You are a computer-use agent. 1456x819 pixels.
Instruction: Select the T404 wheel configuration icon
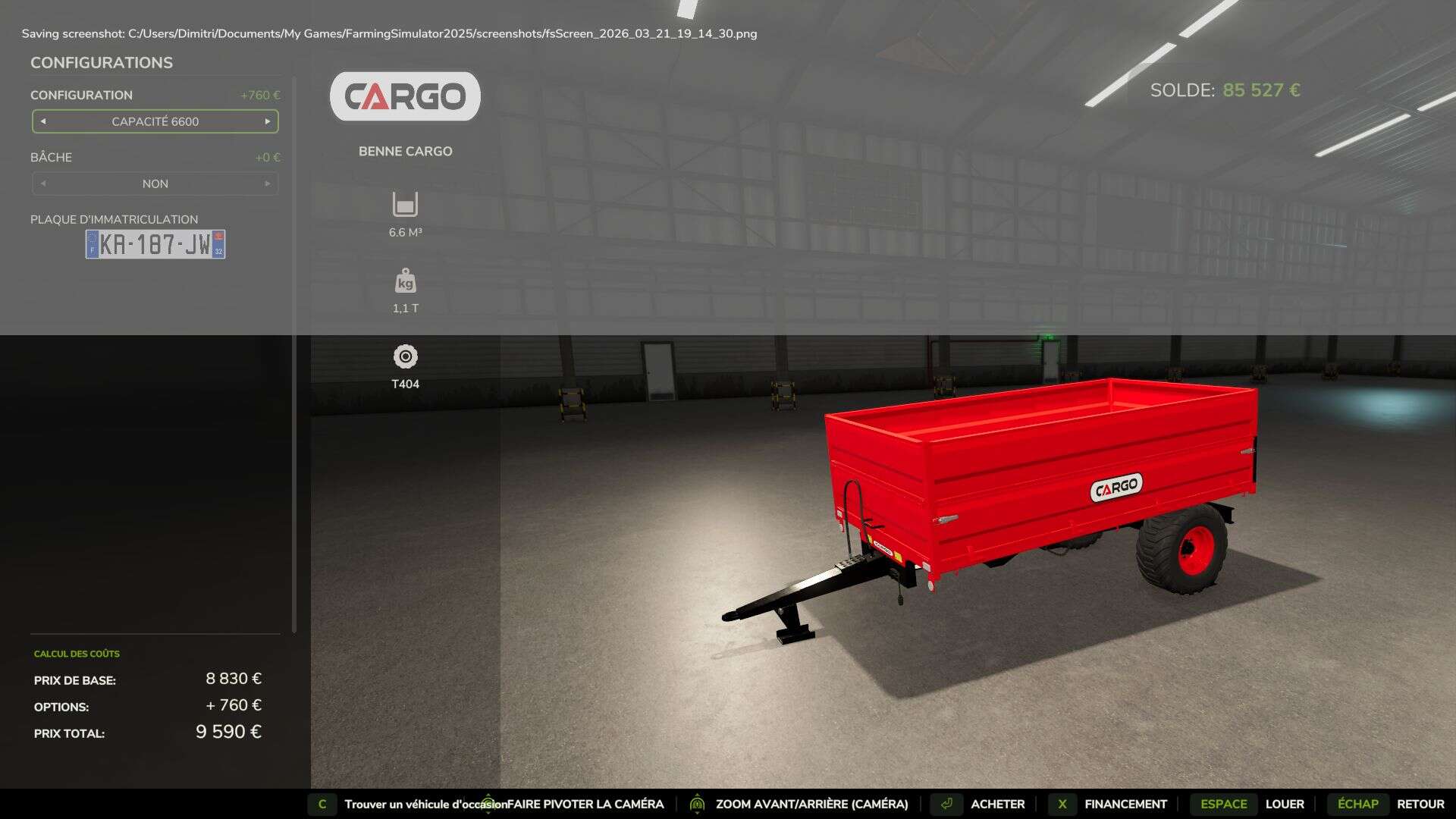[x=405, y=356]
